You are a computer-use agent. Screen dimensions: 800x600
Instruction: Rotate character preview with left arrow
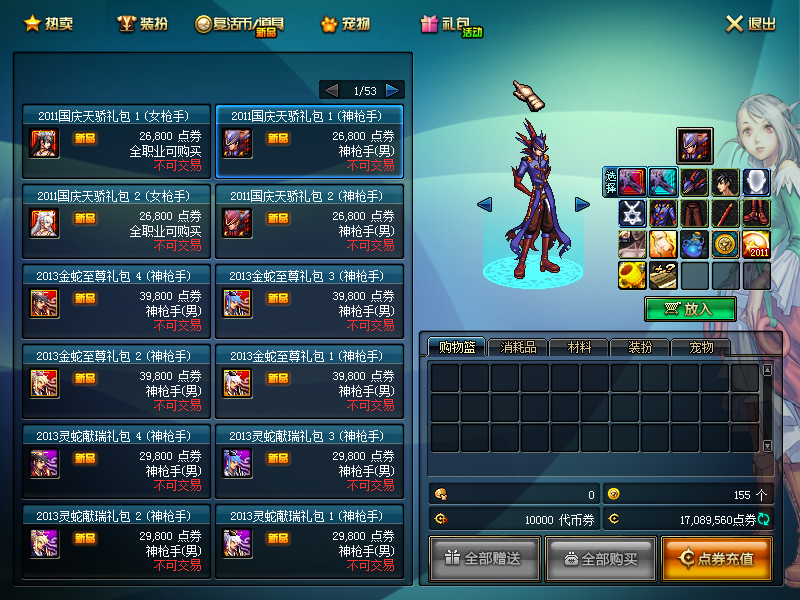click(x=485, y=205)
